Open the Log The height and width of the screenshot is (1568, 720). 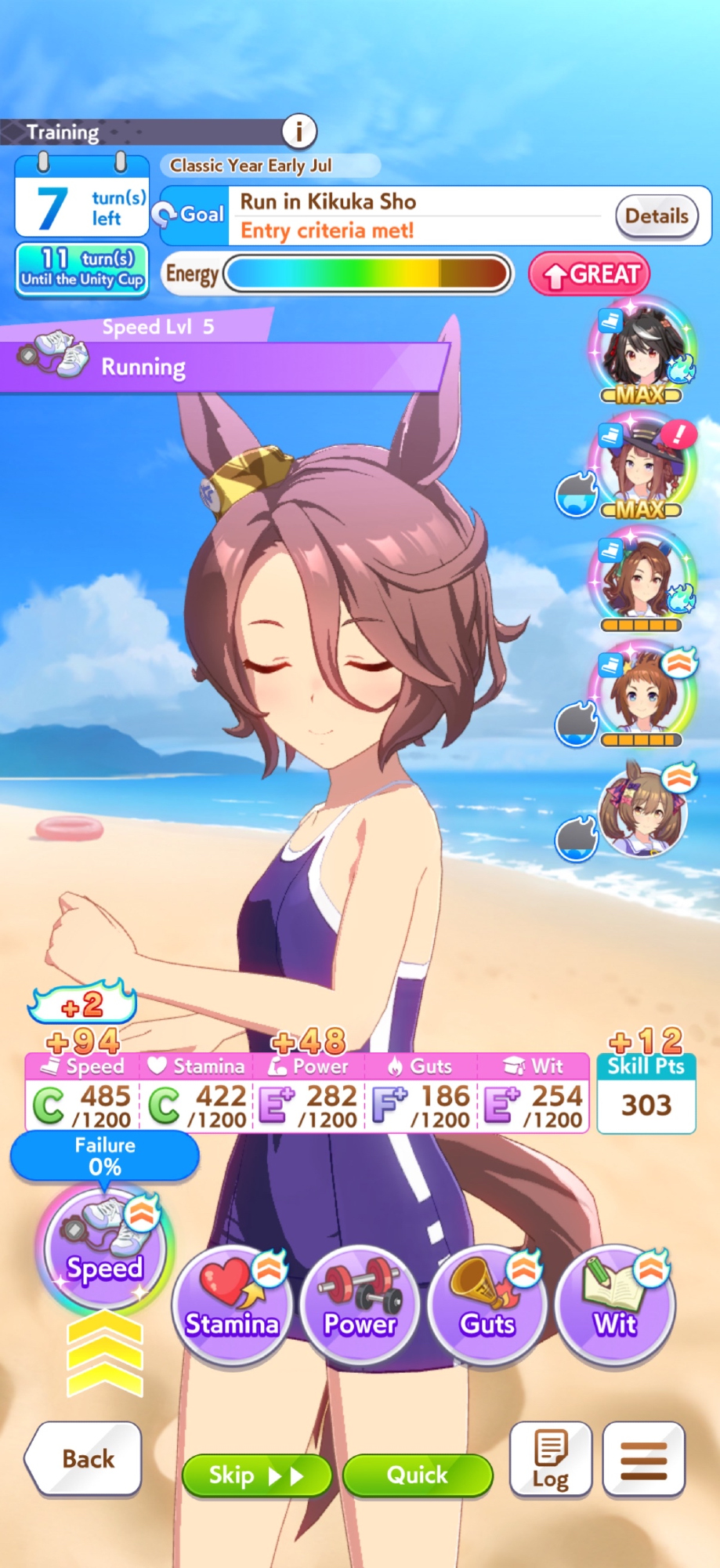tap(550, 1459)
